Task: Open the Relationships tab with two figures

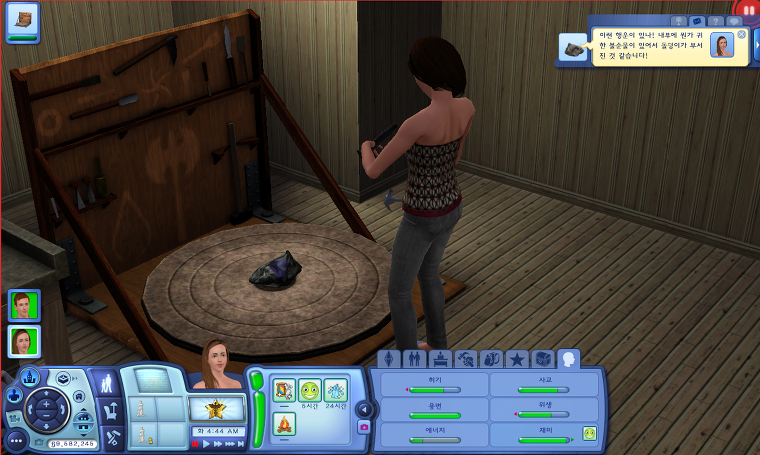Action: pyautogui.click(x=413, y=359)
